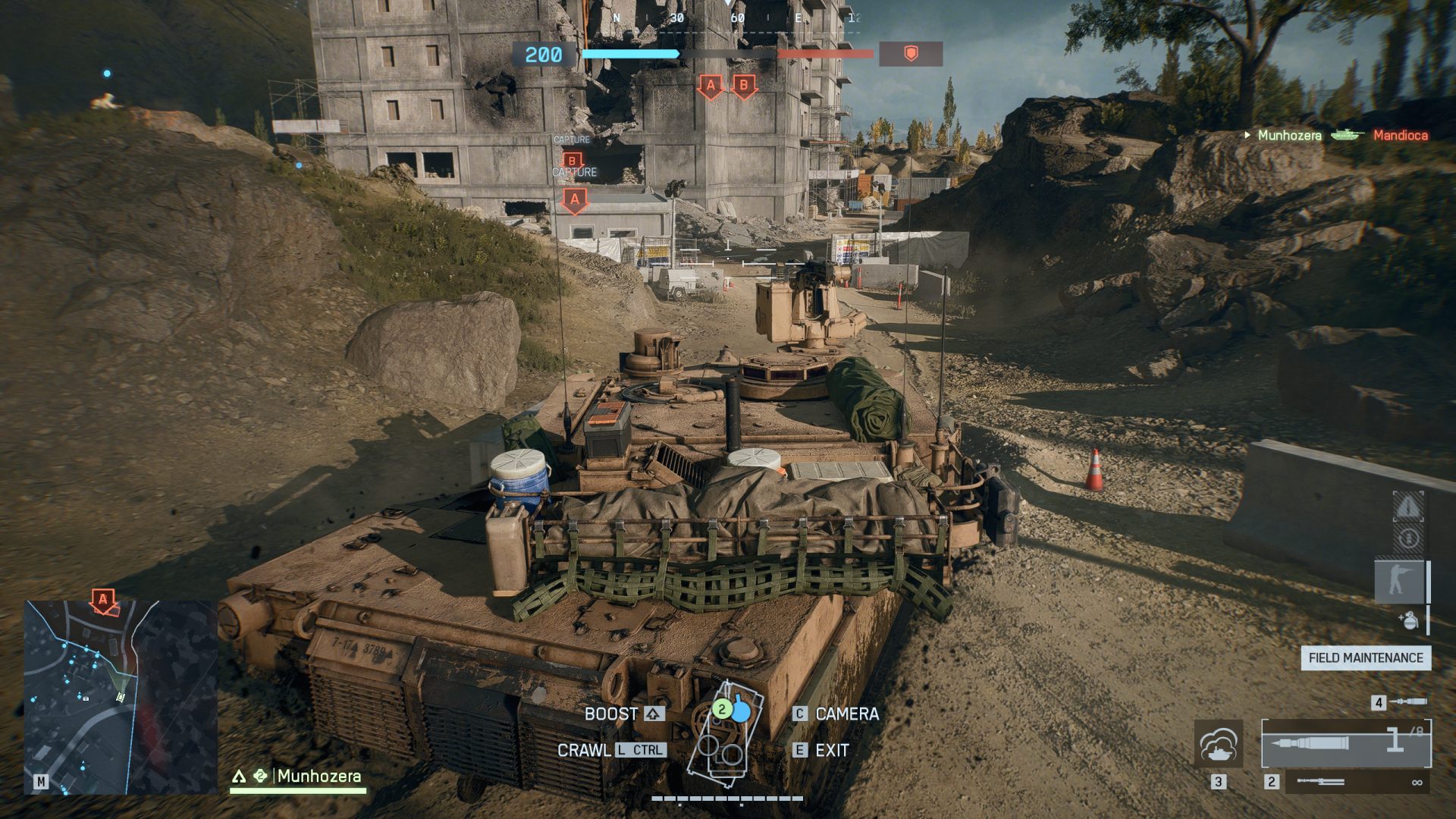This screenshot has height=819, width=1456.
Task: Select the Mandioca player name
Action: coord(1399,135)
